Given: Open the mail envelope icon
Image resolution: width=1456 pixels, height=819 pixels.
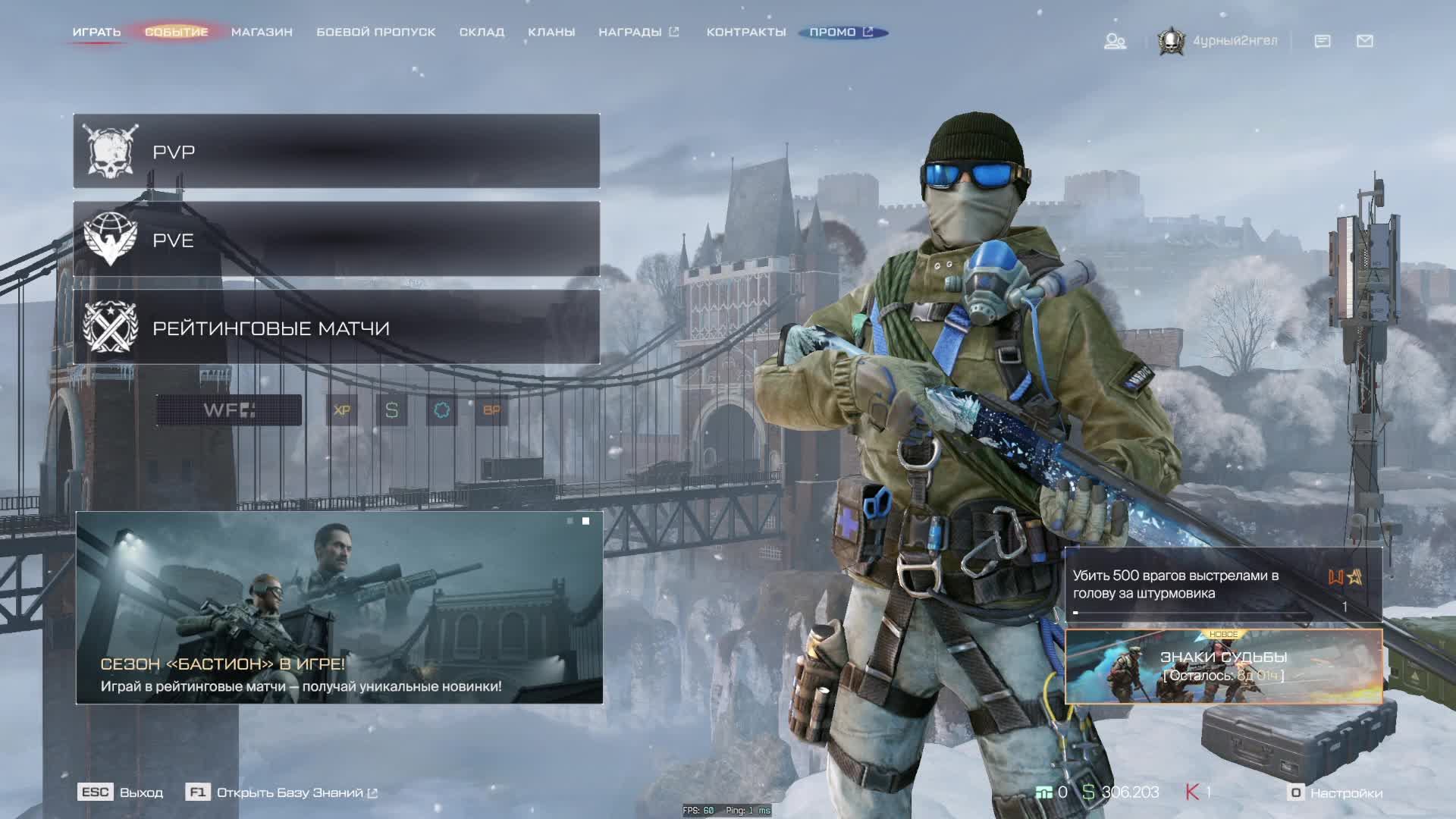Looking at the screenshot, I should tap(1365, 41).
